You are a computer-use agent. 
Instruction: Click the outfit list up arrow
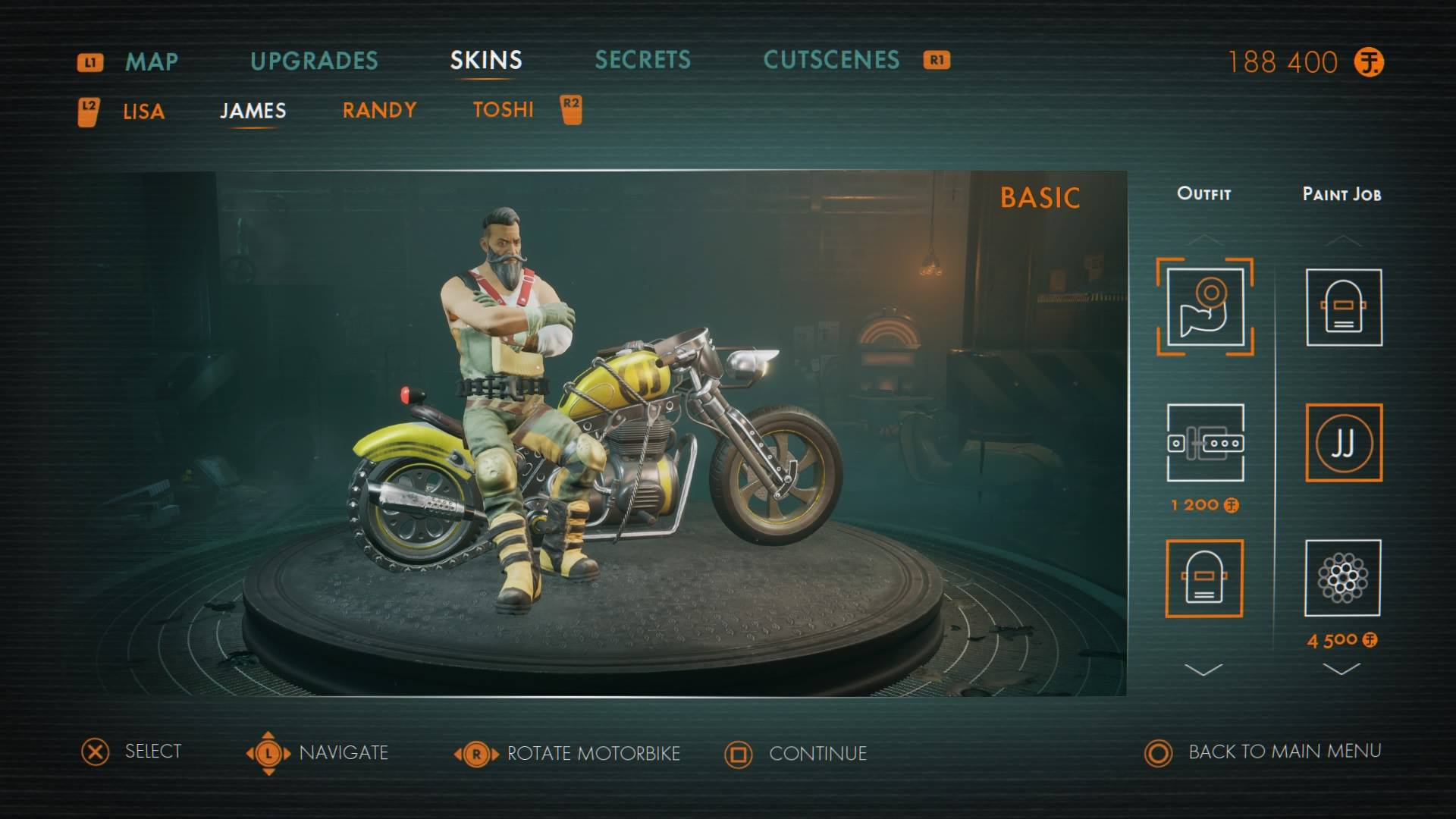[1203, 240]
